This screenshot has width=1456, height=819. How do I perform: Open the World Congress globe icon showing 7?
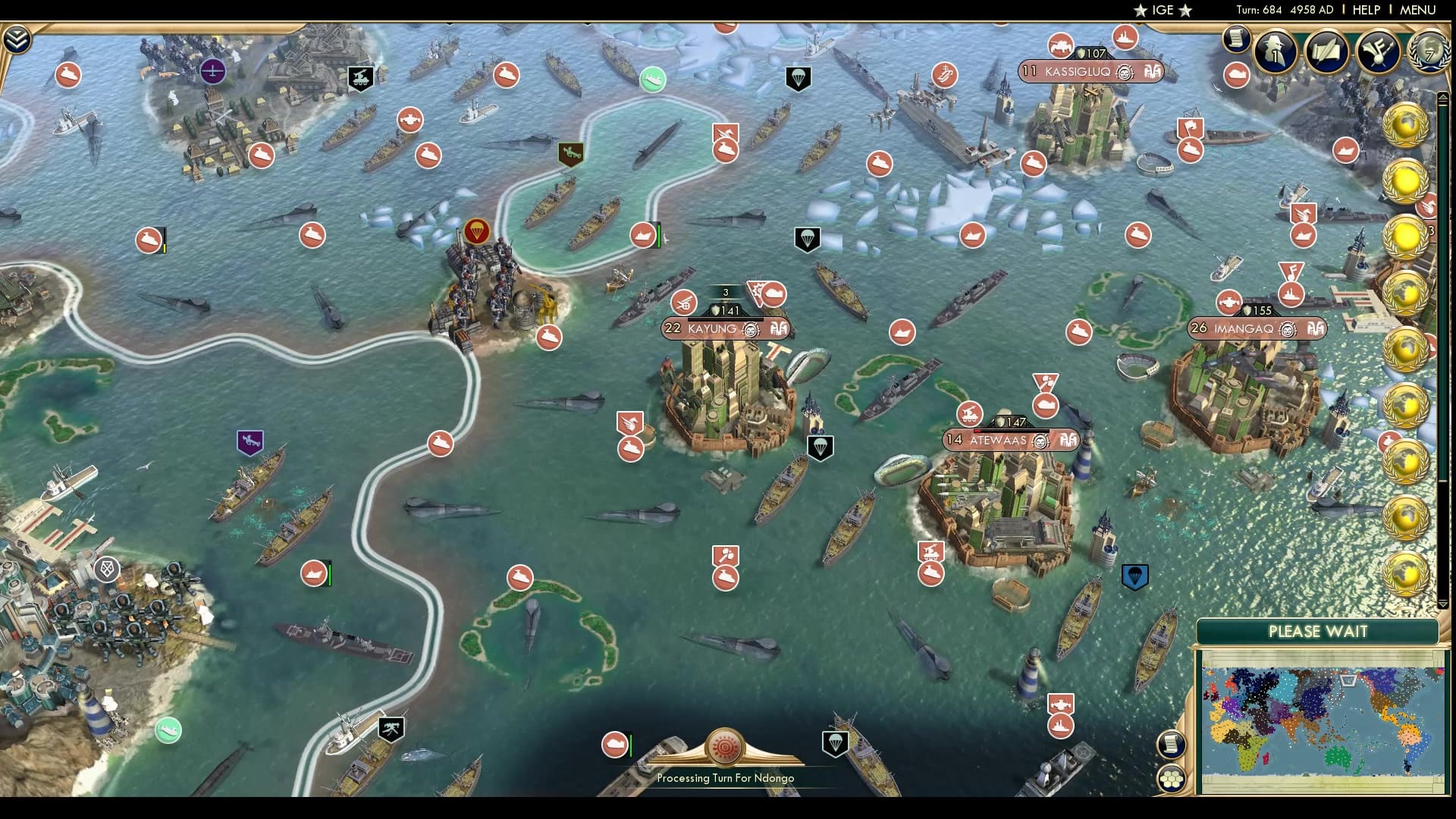[1429, 52]
